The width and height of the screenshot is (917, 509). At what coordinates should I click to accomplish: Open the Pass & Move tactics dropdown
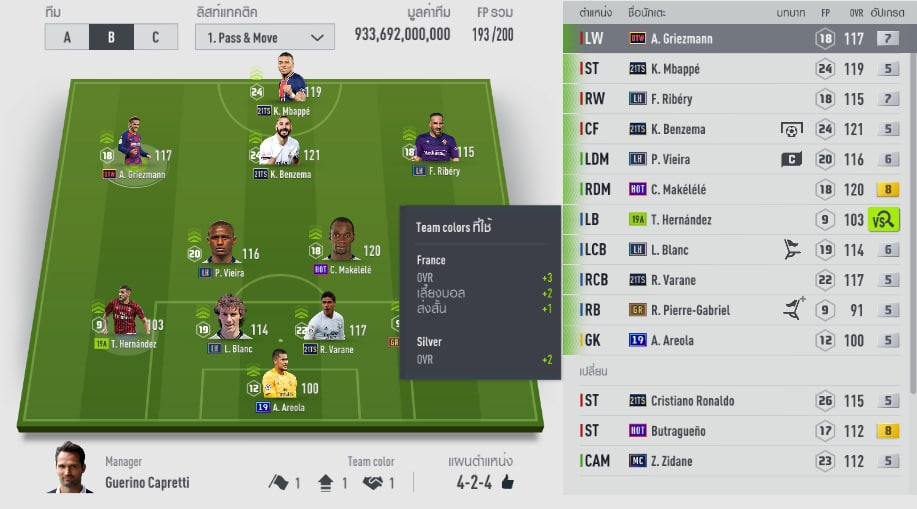(264, 37)
